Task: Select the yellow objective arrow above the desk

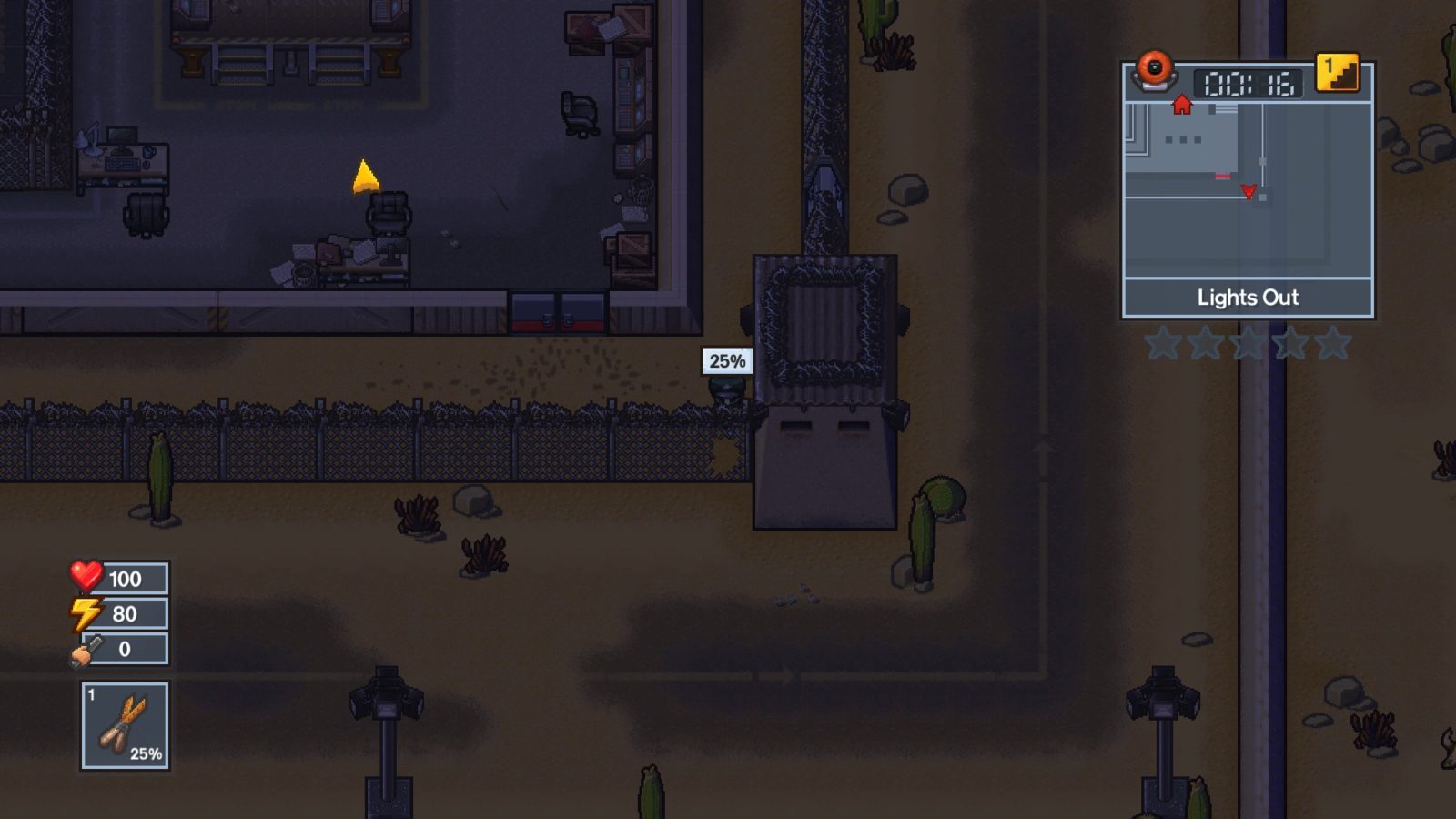Action: pos(364,177)
